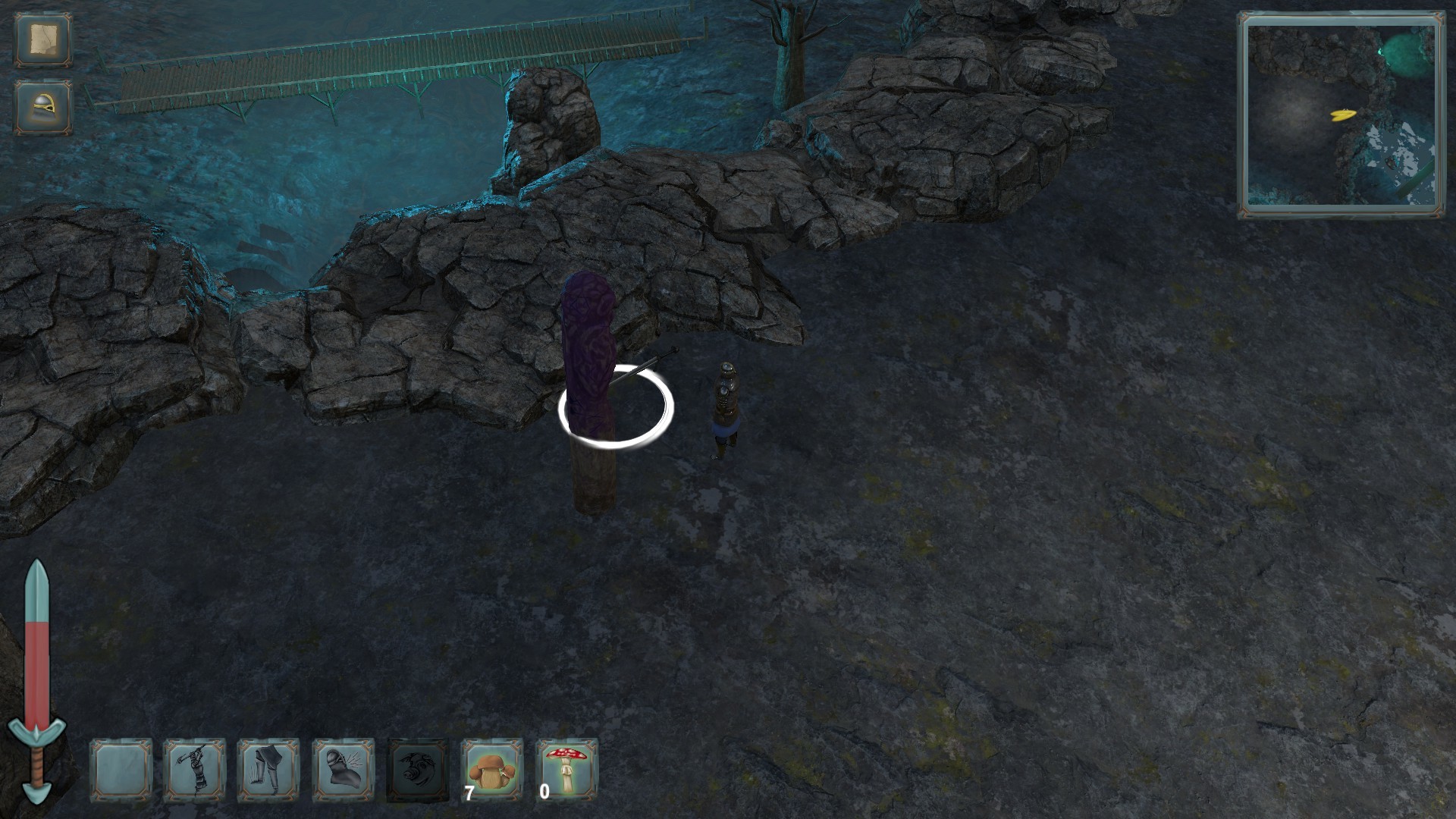The image size is (1456, 819).
Task: Select the kicking-legs skill icon
Action: tap(267, 770)
